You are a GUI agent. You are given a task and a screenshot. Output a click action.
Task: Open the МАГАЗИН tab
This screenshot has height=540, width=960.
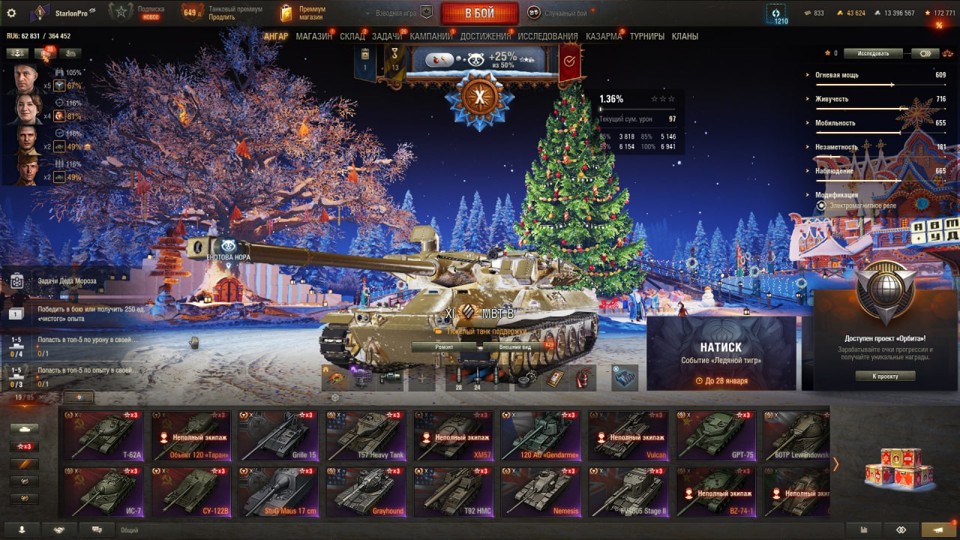314,37
